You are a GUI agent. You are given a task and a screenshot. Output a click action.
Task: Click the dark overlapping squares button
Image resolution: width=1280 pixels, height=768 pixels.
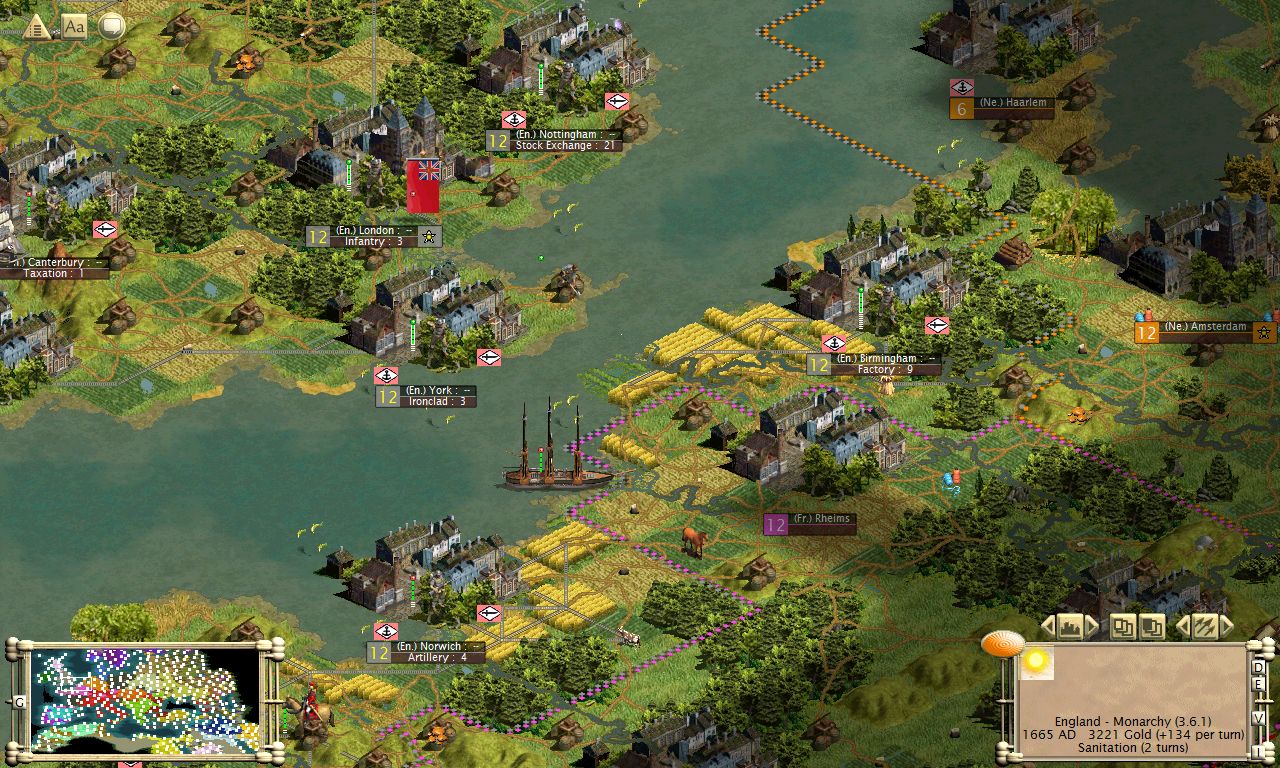pos(1152,627)
